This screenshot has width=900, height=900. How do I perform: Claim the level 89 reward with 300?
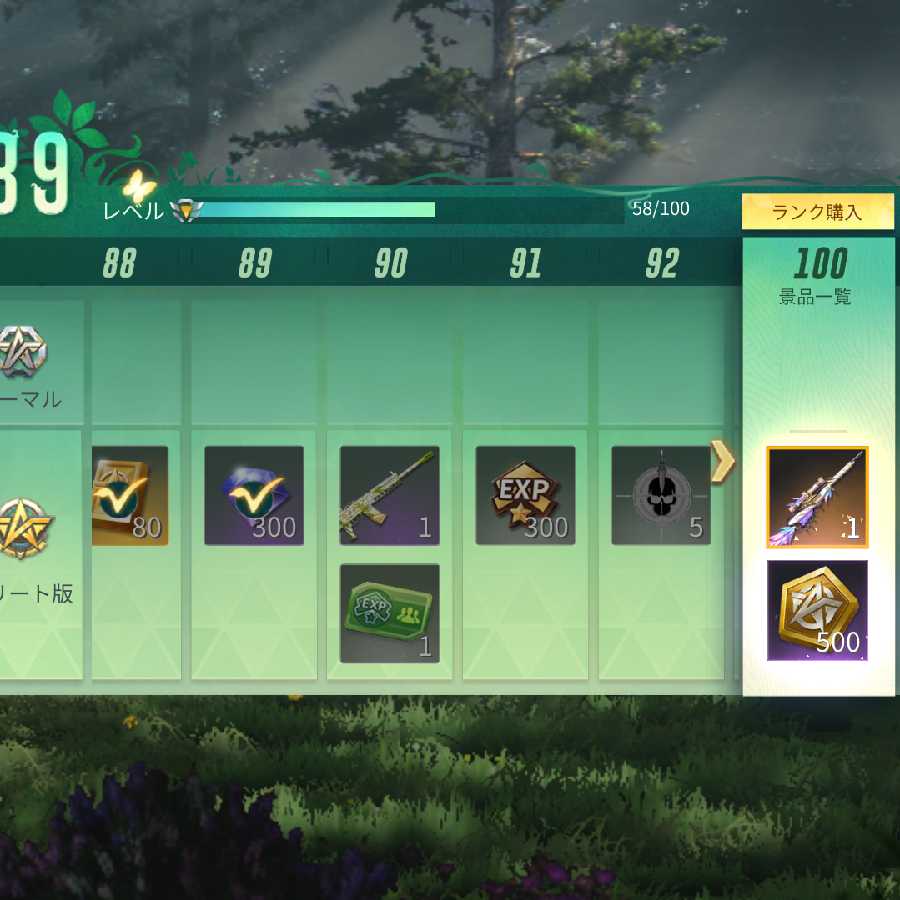pyautogui.click(x=254, y=496)
